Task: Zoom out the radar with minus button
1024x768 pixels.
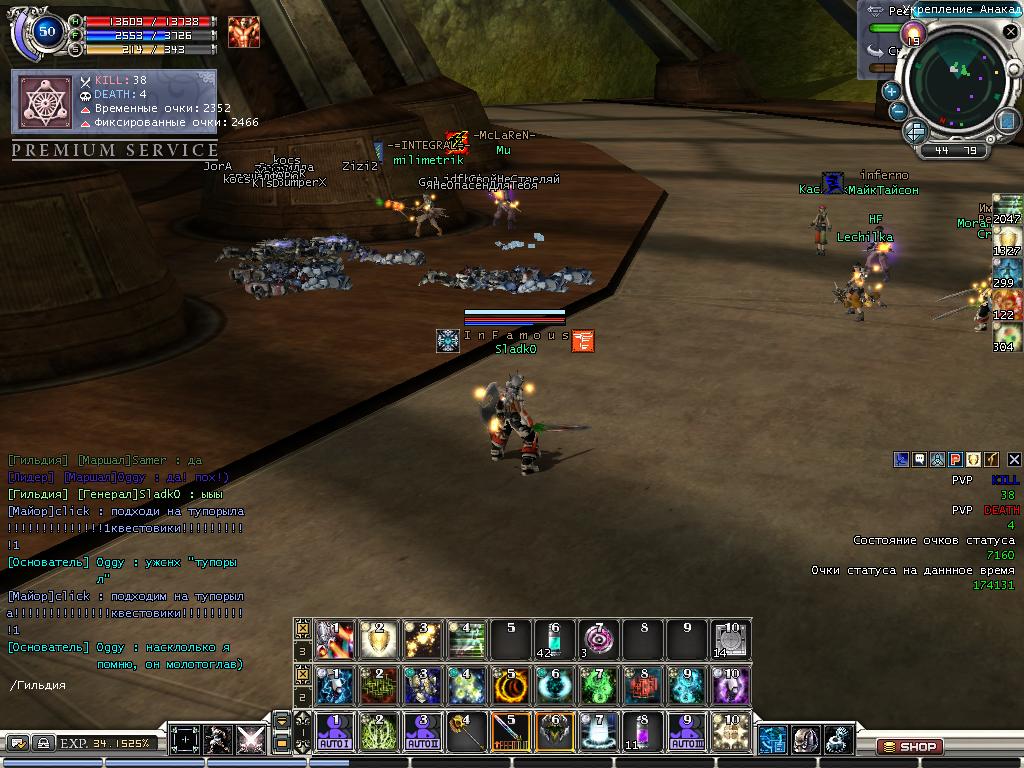Action: [898, 112]
